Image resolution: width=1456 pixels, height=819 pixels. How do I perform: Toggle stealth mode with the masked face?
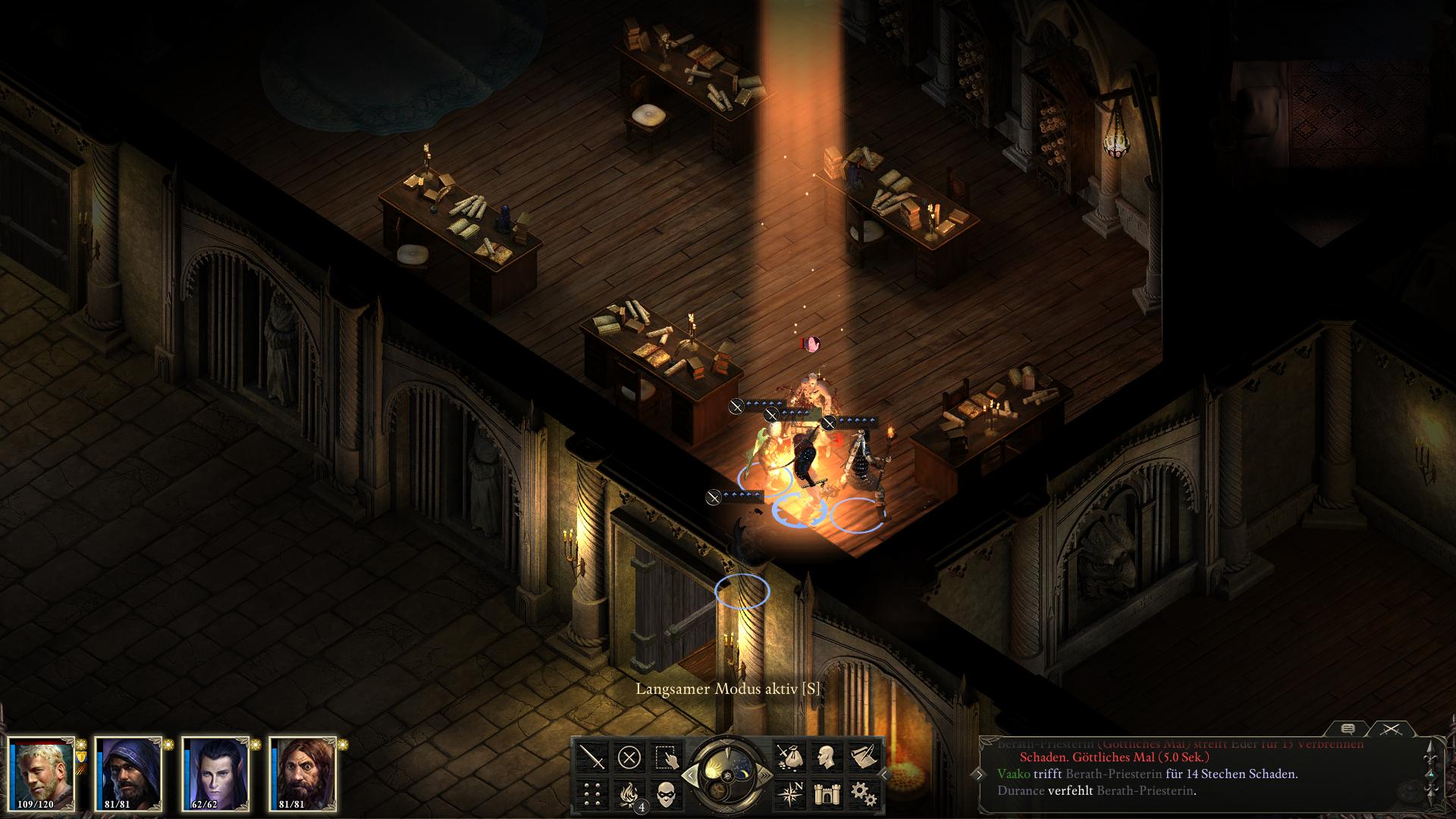(666, 794)
